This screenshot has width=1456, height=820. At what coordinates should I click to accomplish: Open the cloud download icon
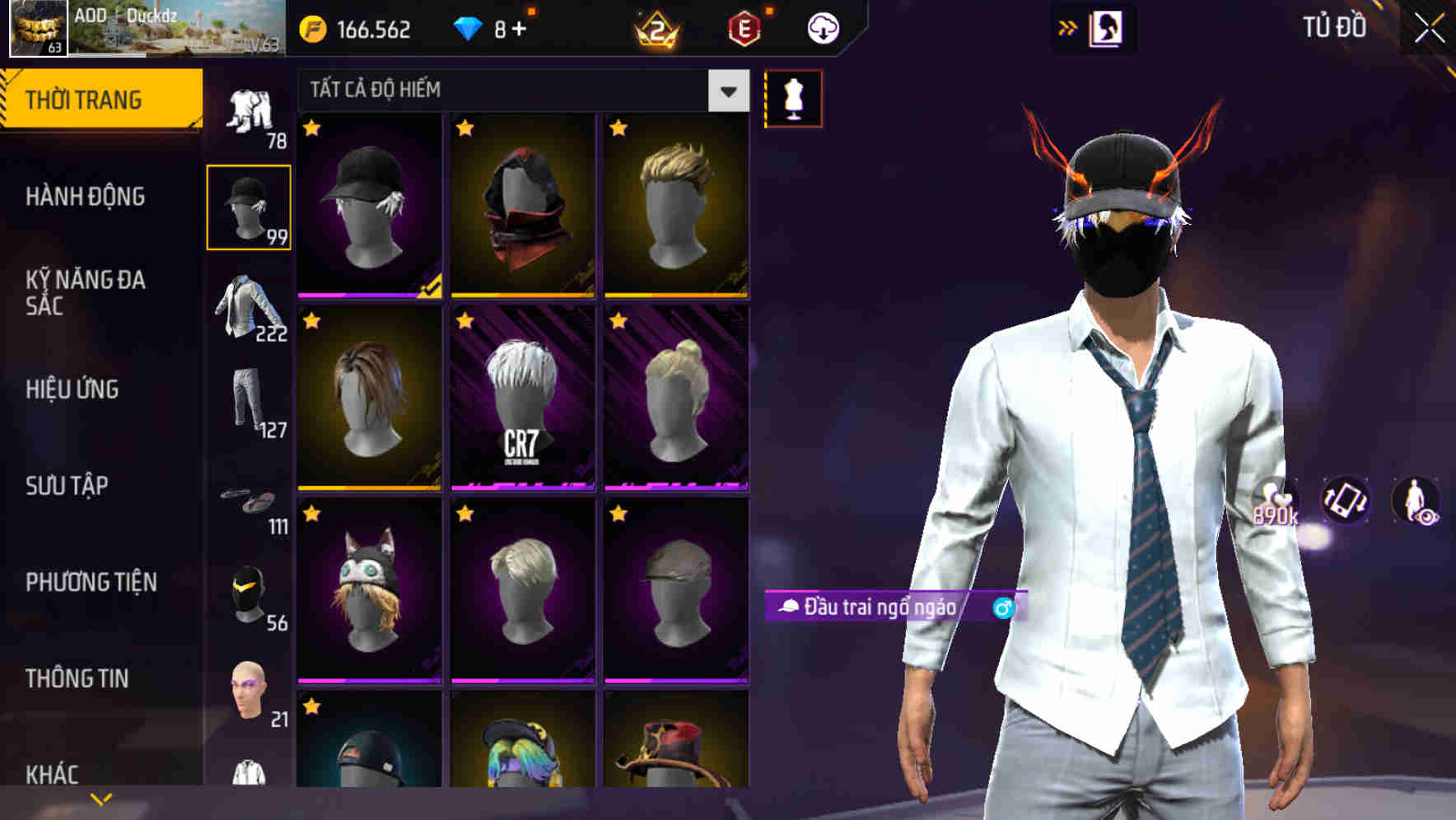click(822, 27)
